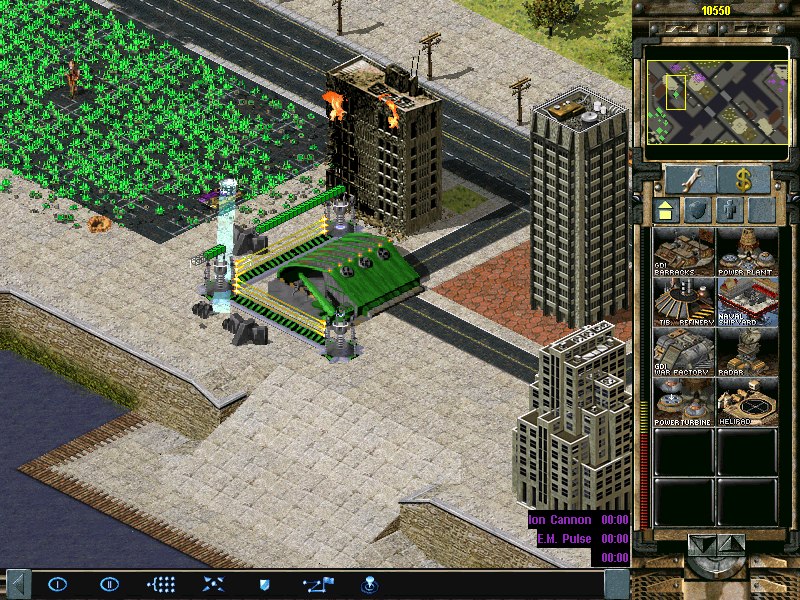Activate the guard shield command
Screen dimensions: 800x600
265,583
